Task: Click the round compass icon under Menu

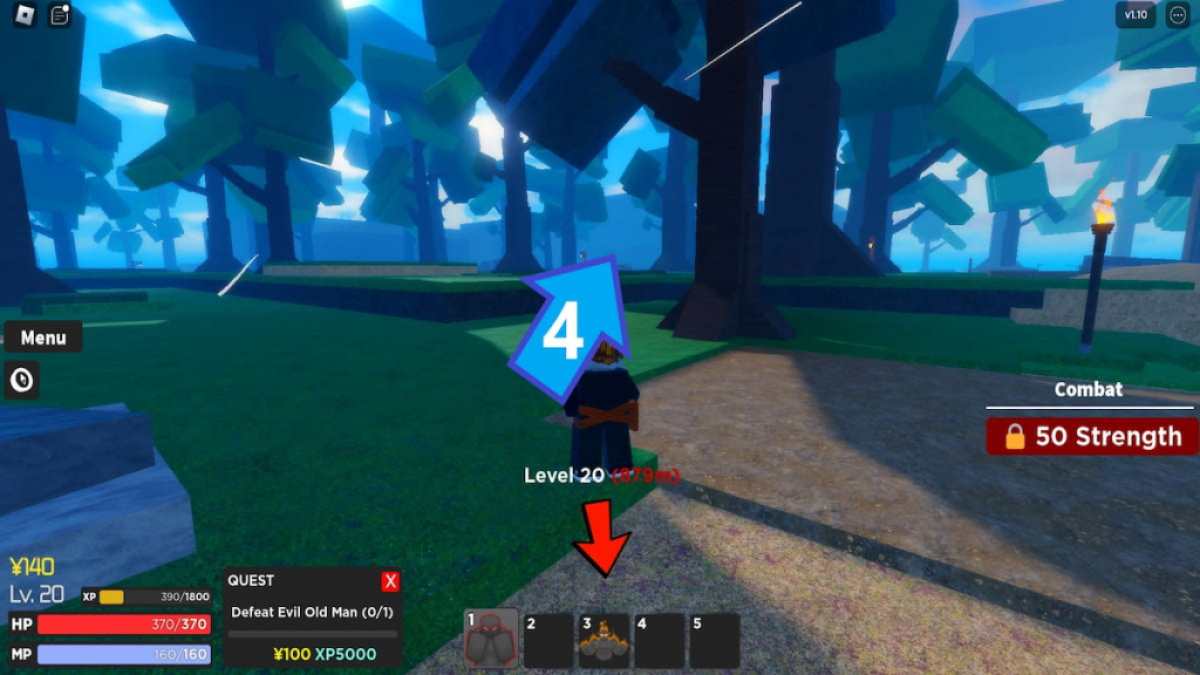Action: pos(22,380)
